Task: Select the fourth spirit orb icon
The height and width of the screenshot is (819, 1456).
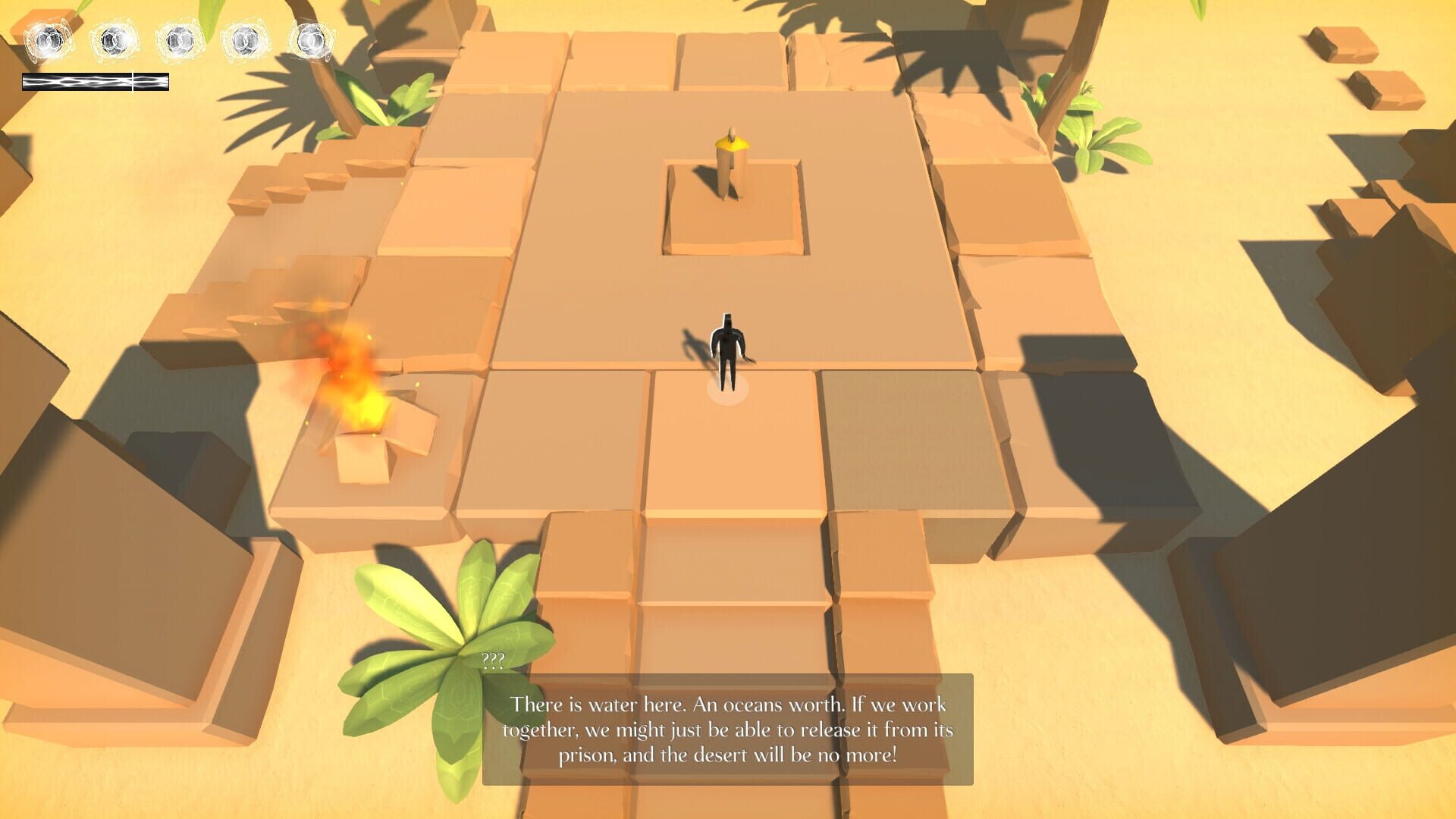Action: [246, 39]
